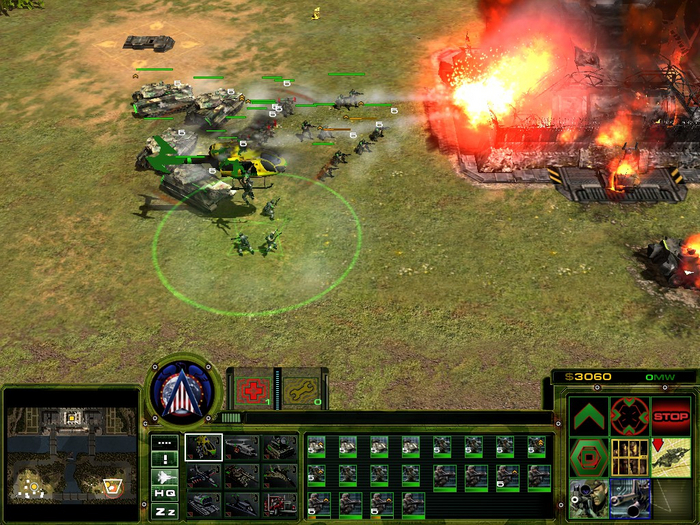Select the jet aircraft filter button
The width and height of the screenshot is (700, 525).
click(165, 476)
